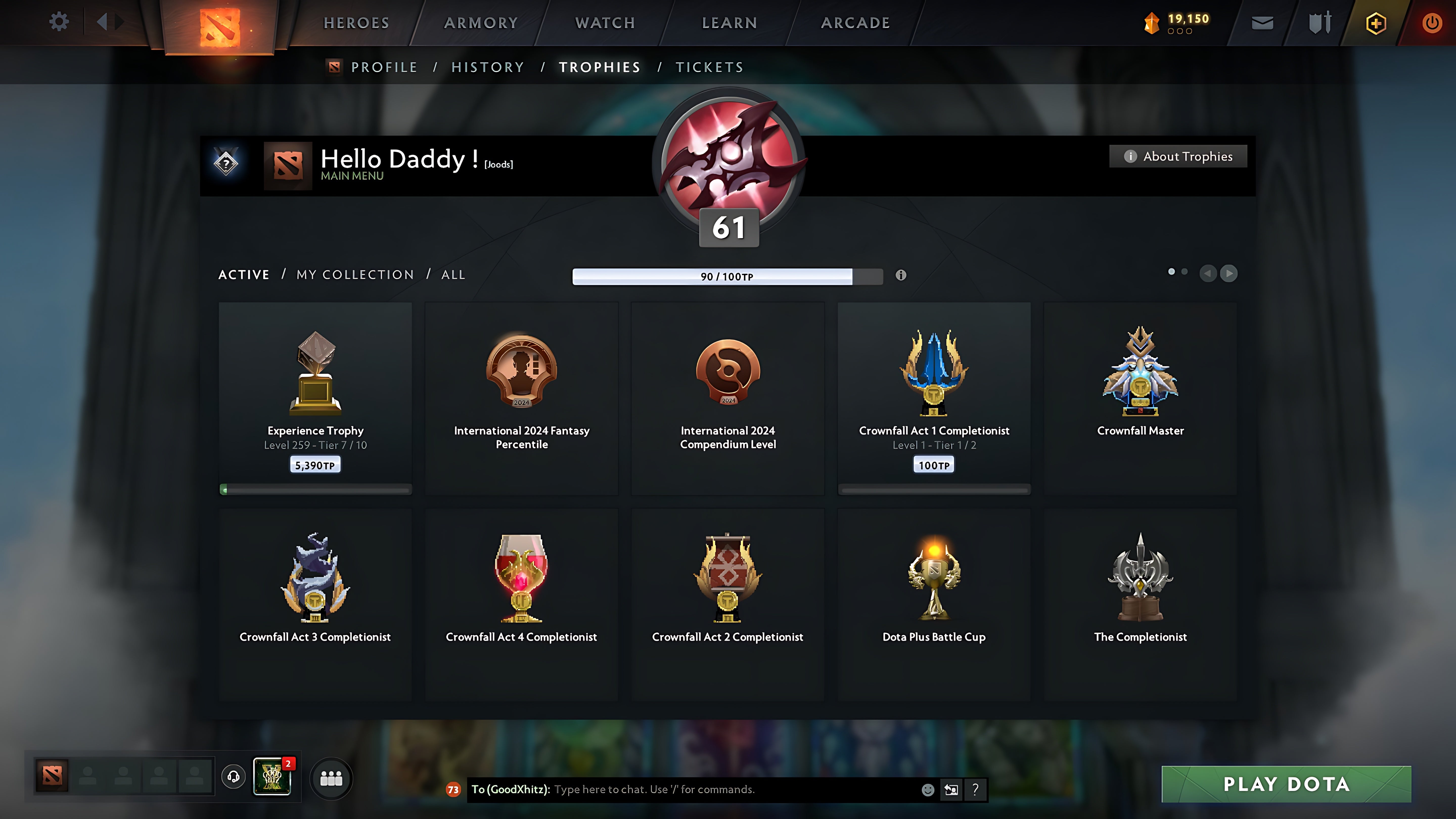Open the Crownfall event card with notification badge
The height and width of the screenshot is (819, 1456).
pos(272,776)
